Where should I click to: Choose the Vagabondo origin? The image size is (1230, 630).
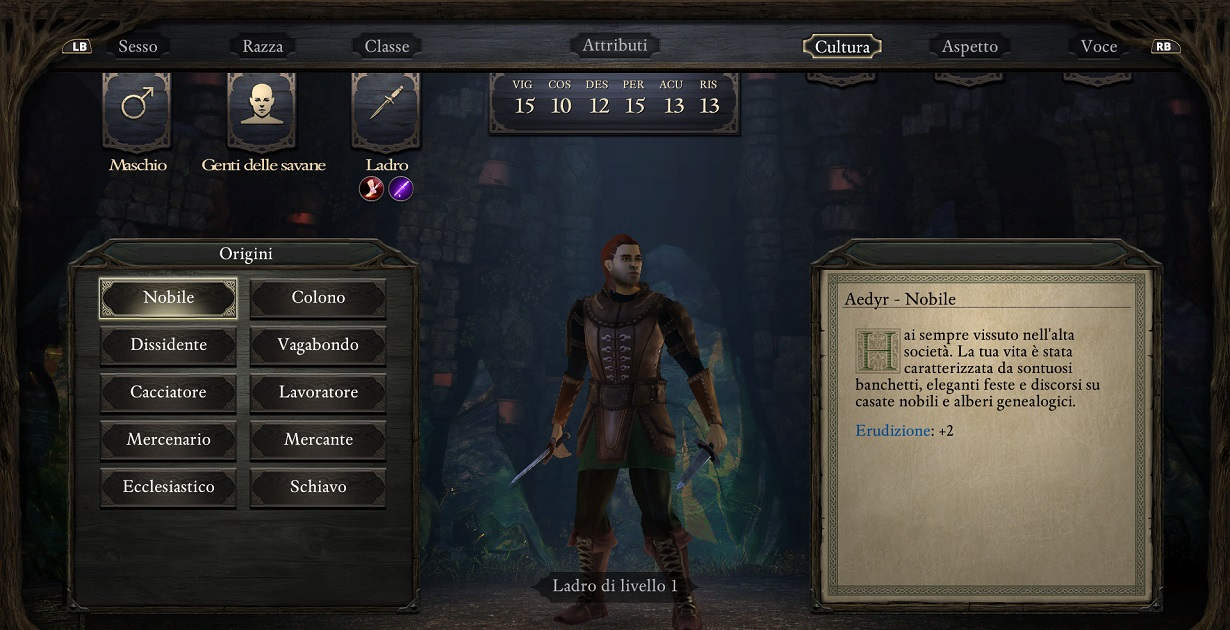[318, 345]
